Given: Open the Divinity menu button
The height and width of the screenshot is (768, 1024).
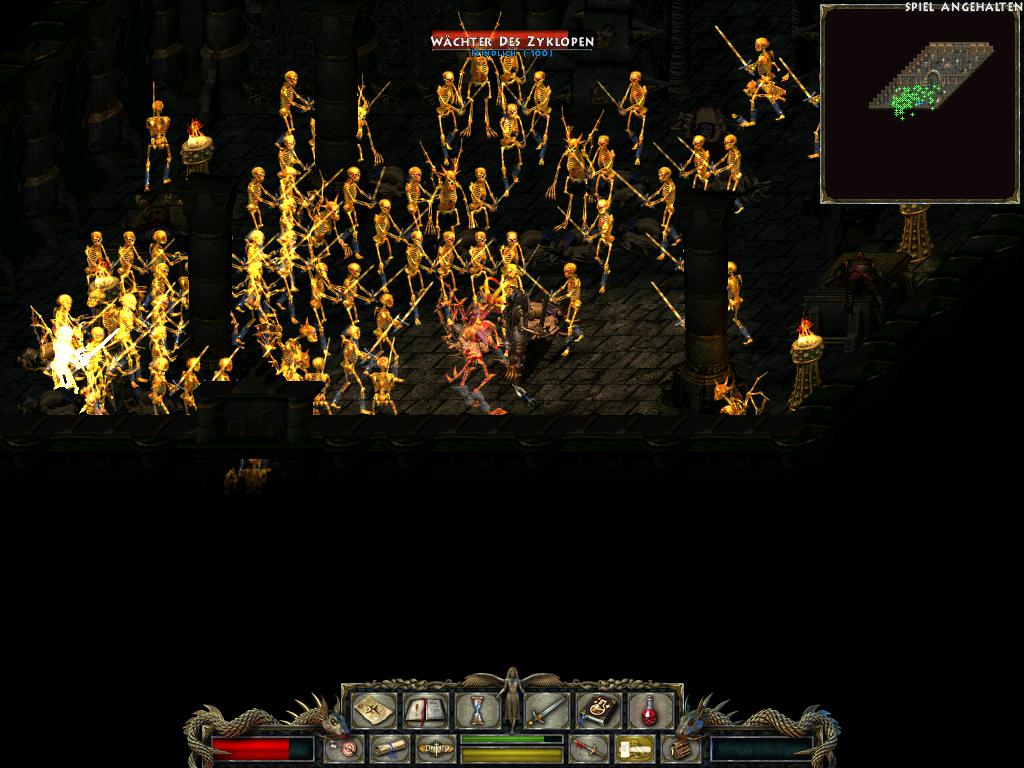Looking at the screenshot, I should (435, 748).
